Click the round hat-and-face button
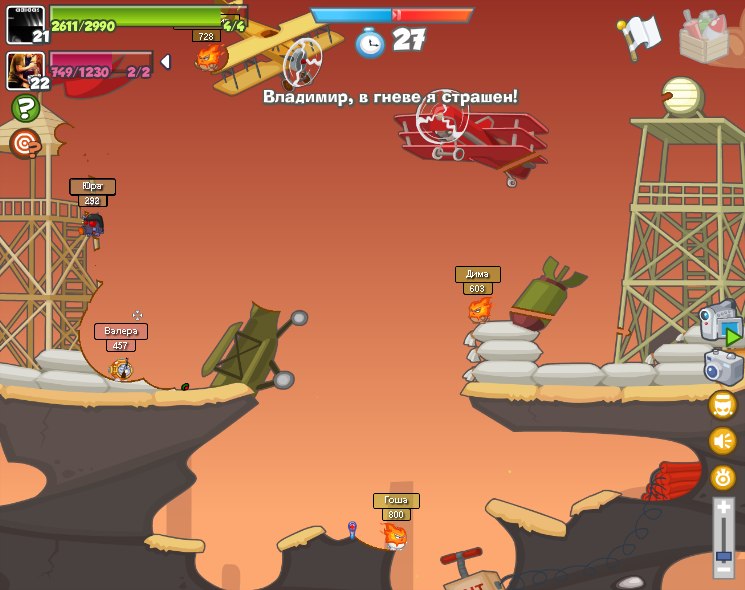This screenshot has width=745, height=590. point(723,405)
